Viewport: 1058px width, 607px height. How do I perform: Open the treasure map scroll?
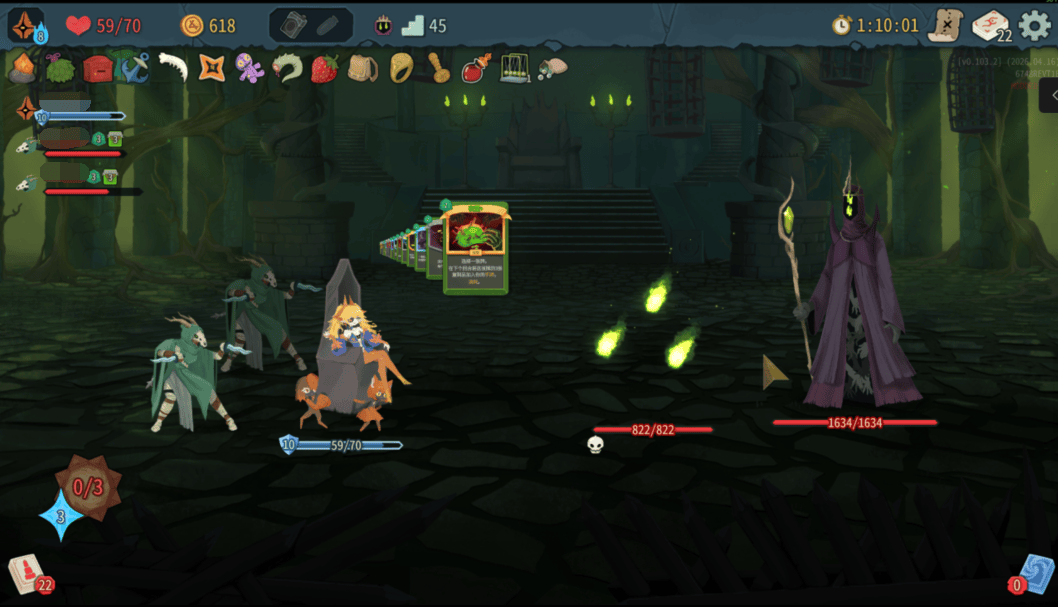[x=945, y=25]
